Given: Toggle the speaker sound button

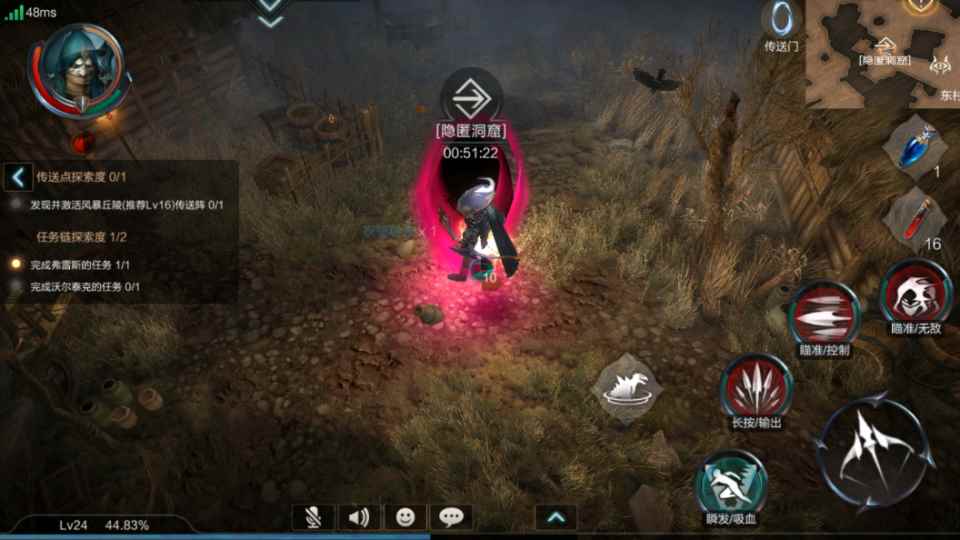Looking at the screenshot, I should (360, 517).
